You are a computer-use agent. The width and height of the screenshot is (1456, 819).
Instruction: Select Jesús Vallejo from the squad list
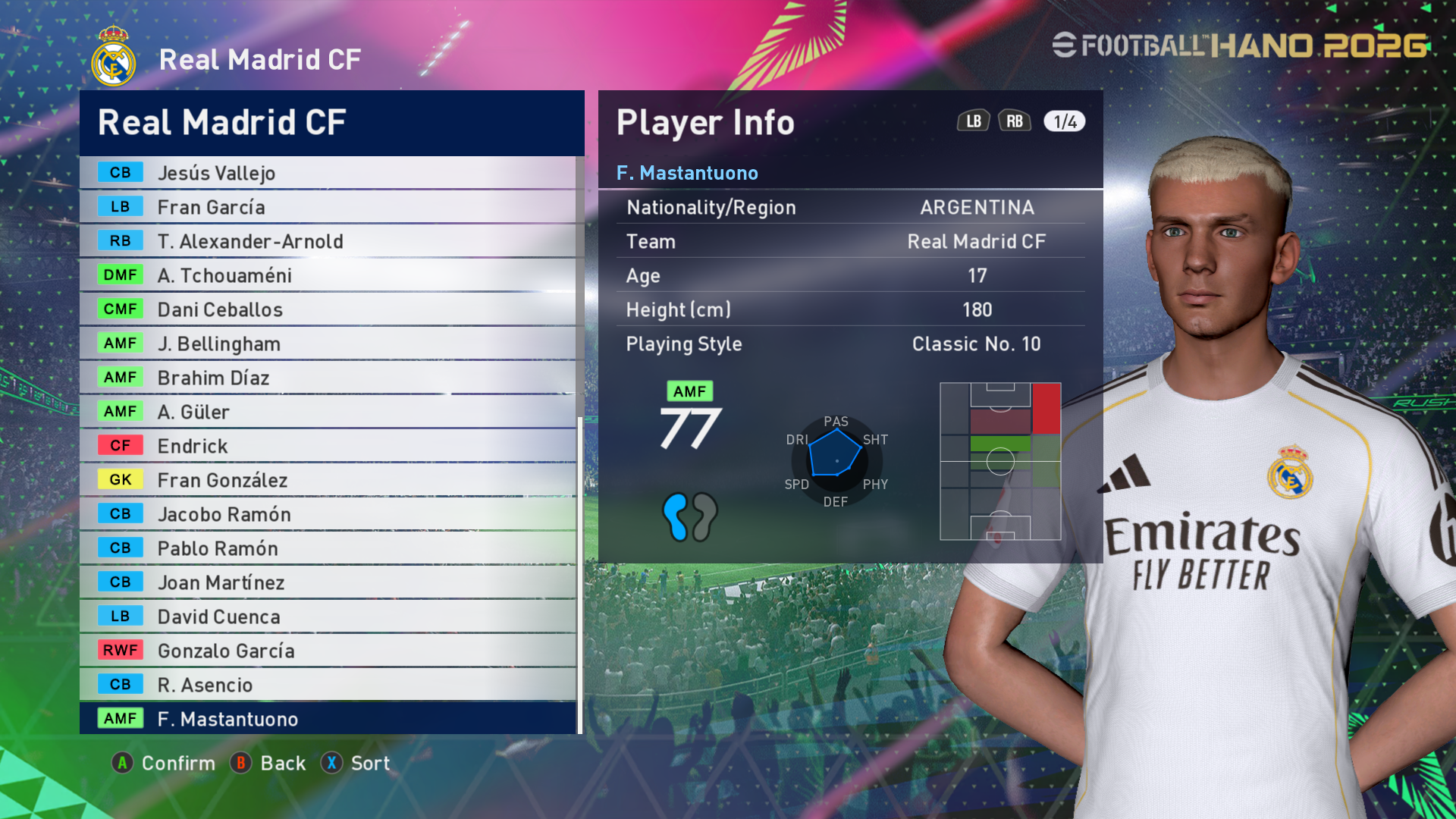pos(328,173)
